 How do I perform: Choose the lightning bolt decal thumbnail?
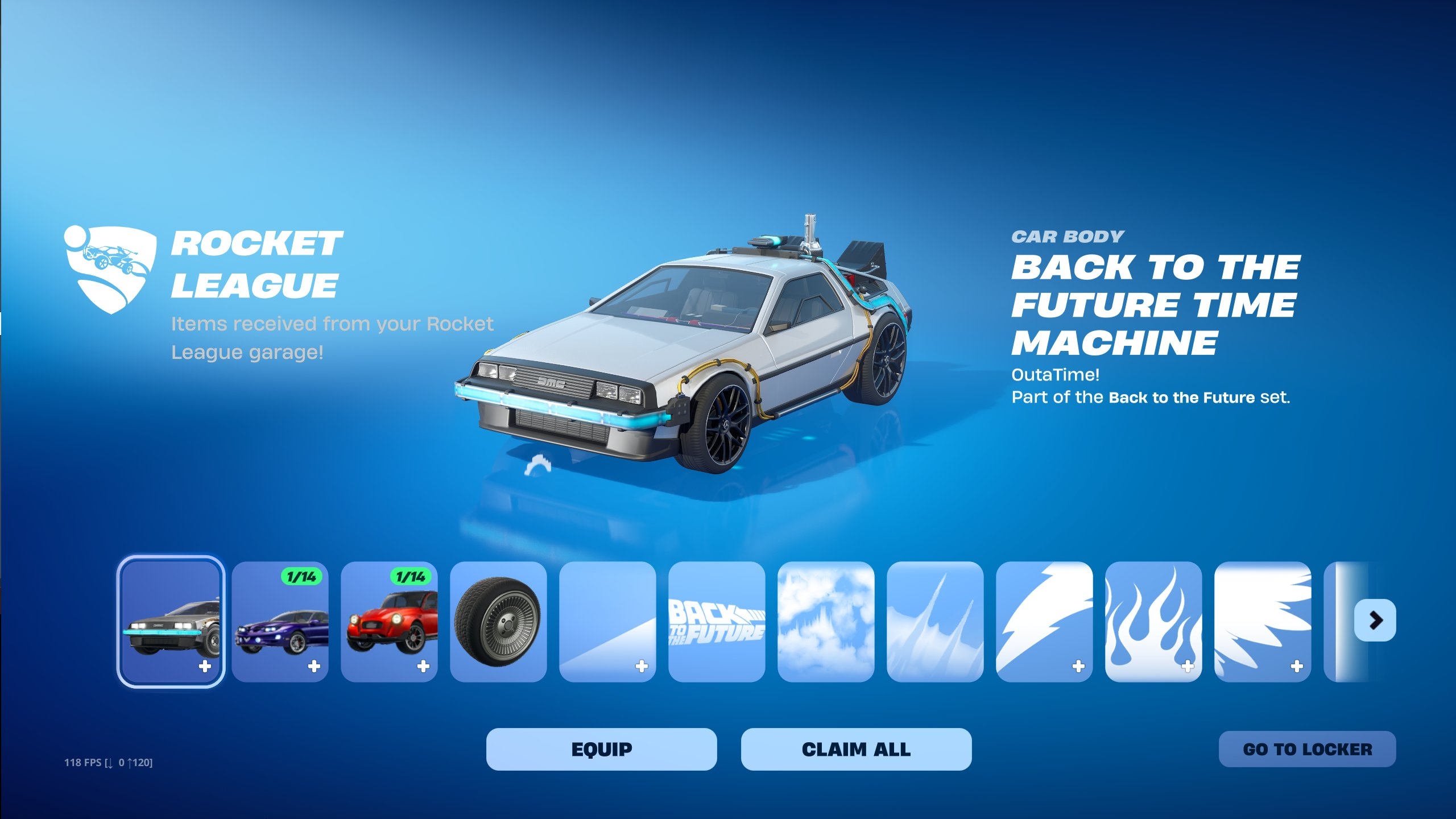point(1044,622)
